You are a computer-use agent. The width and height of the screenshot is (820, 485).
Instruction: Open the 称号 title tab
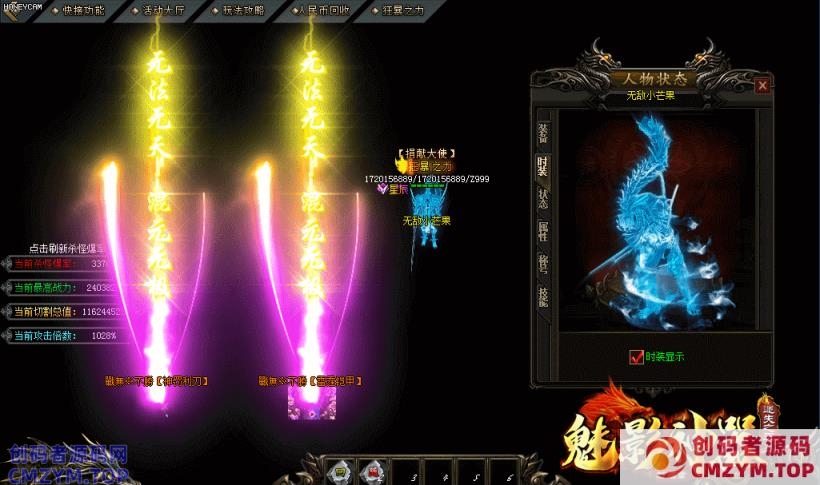coord(542,264)
